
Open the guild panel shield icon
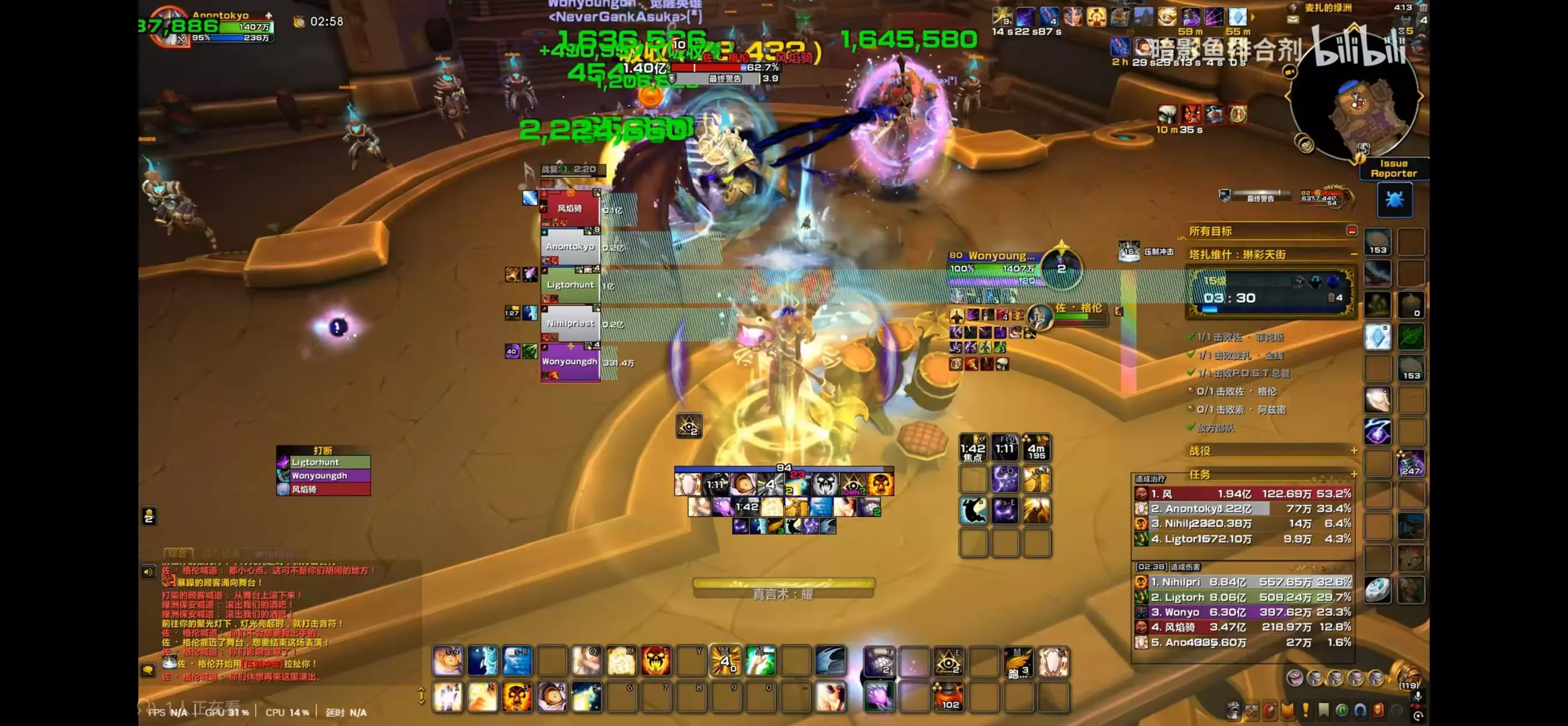(x=1288, y=709)
